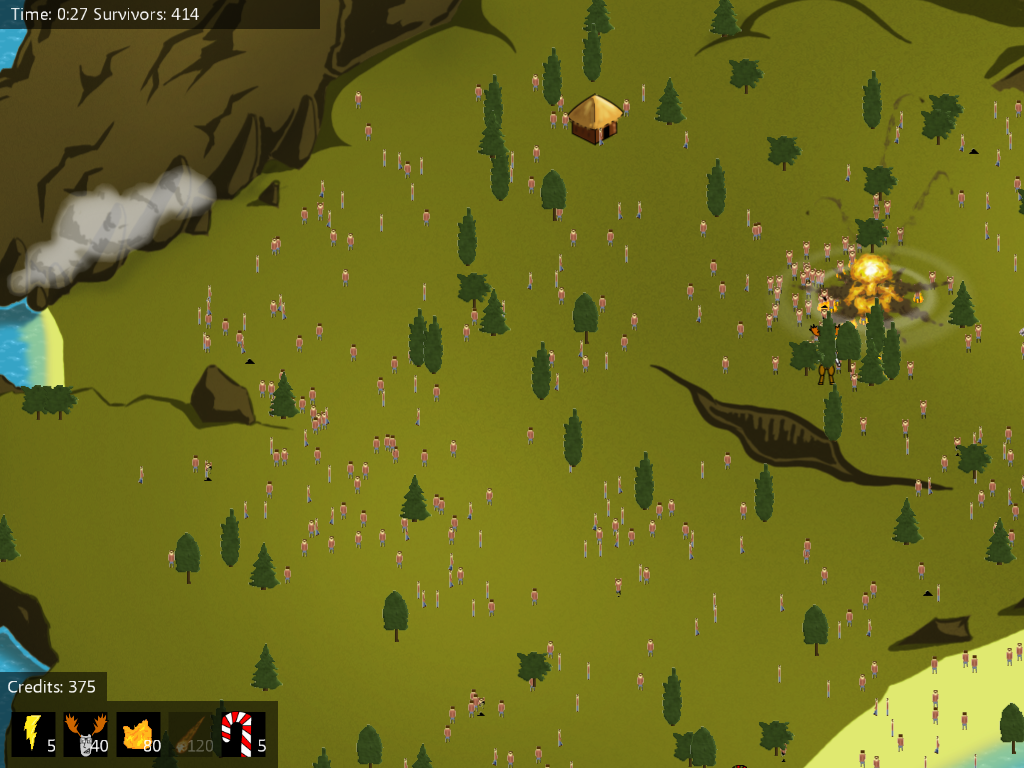
Task: Select the candy cane power
Action: 242,733
